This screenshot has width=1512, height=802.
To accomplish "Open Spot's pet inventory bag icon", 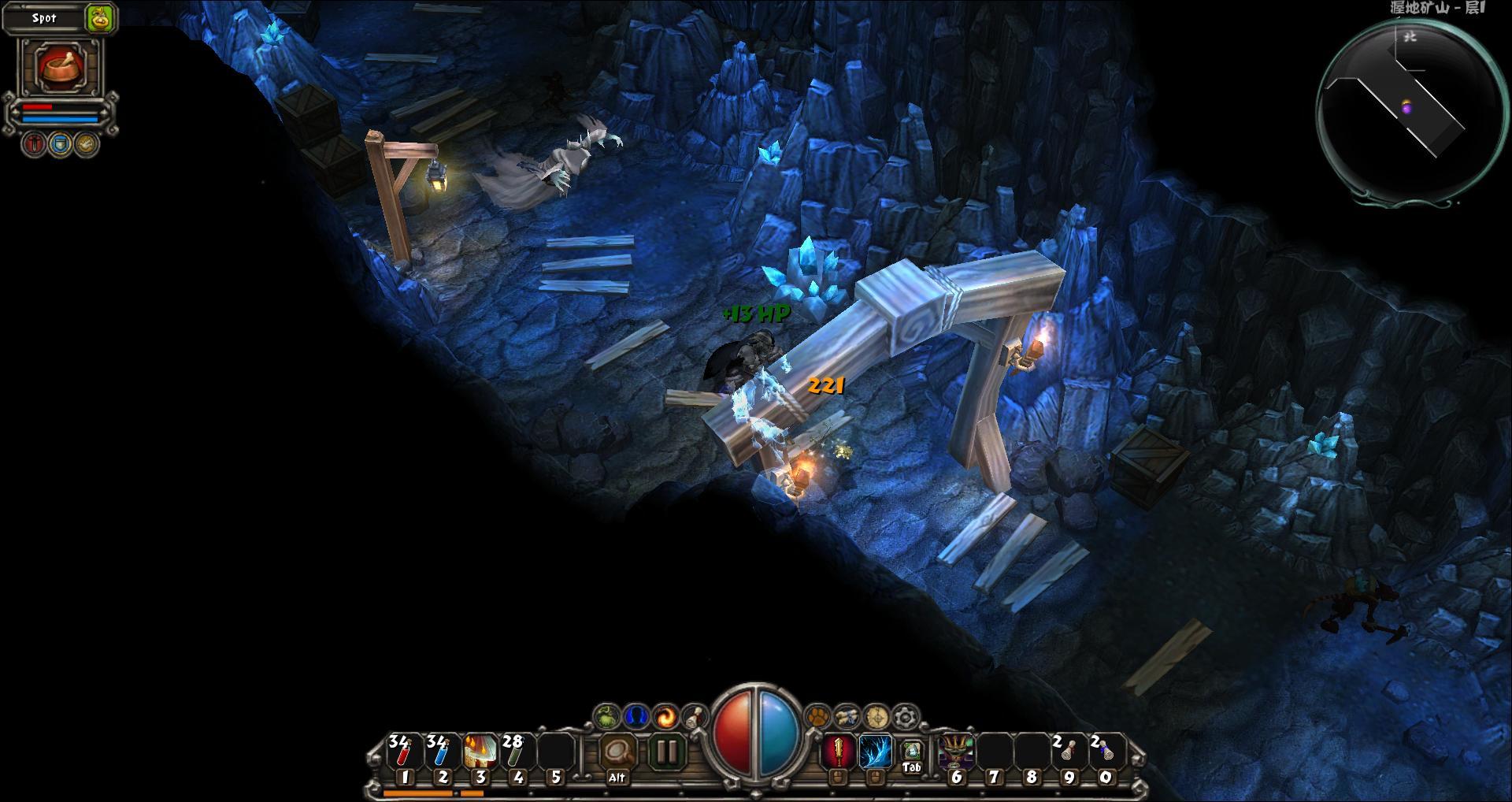I will (100, 18).
